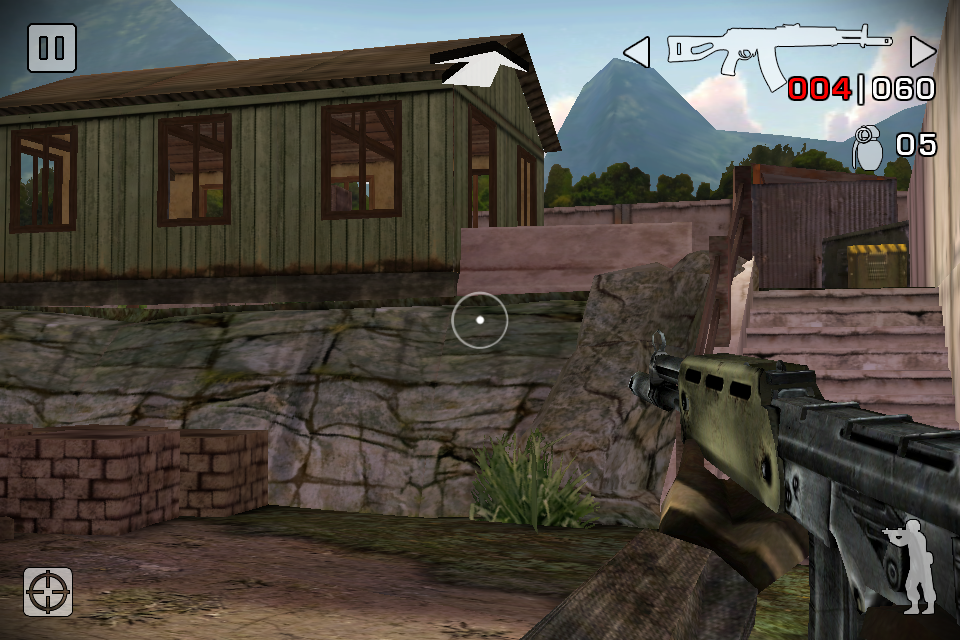This screenshot has width=960, height=640.
Task: Change stance with the soldier icon
Action: tap(912, 567)
